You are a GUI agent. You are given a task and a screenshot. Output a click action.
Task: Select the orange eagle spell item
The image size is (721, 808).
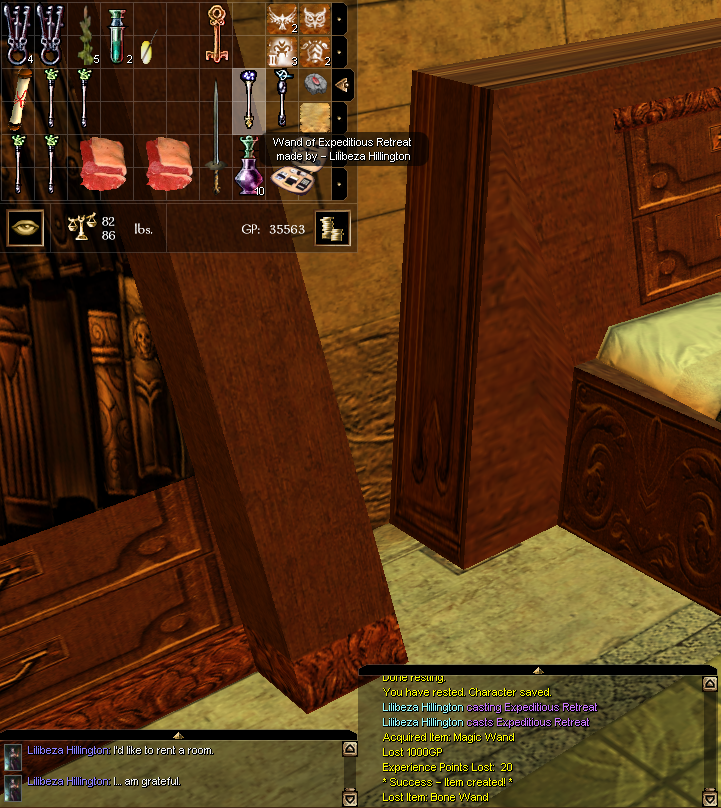[x=283, y=17]
